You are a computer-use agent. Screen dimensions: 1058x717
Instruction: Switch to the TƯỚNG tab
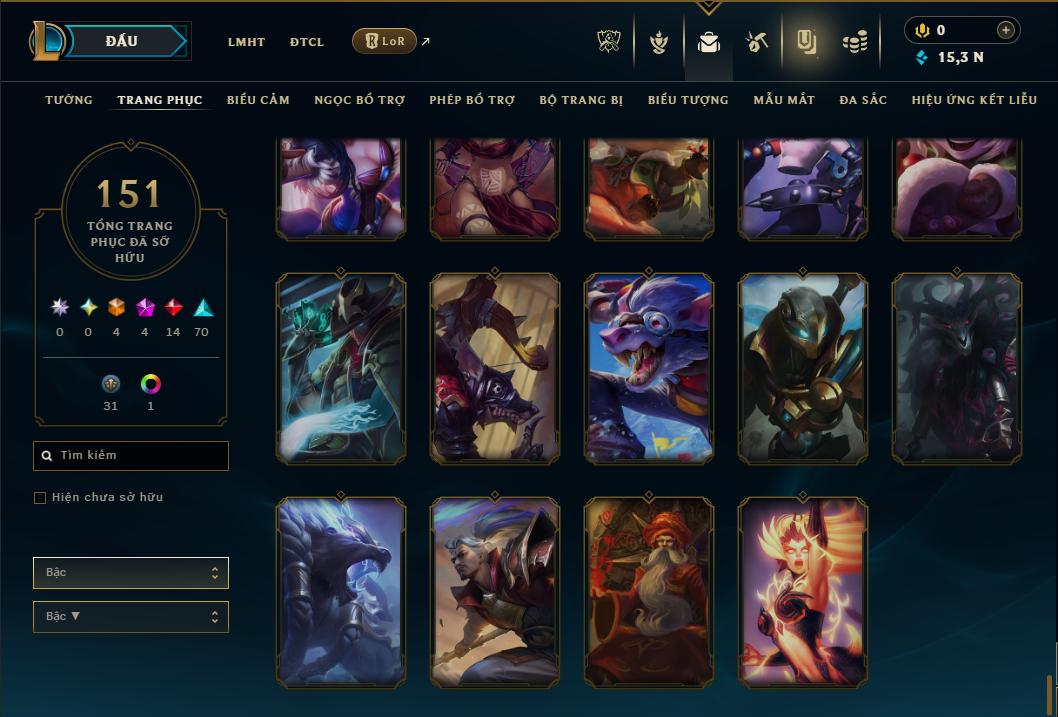(69, 100)
